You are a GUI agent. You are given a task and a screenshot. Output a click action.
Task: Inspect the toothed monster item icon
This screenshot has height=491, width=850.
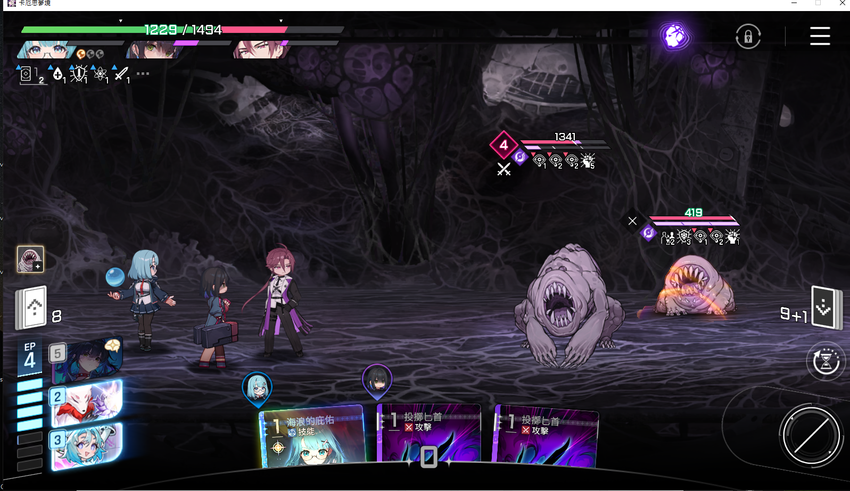click(30, 260)
